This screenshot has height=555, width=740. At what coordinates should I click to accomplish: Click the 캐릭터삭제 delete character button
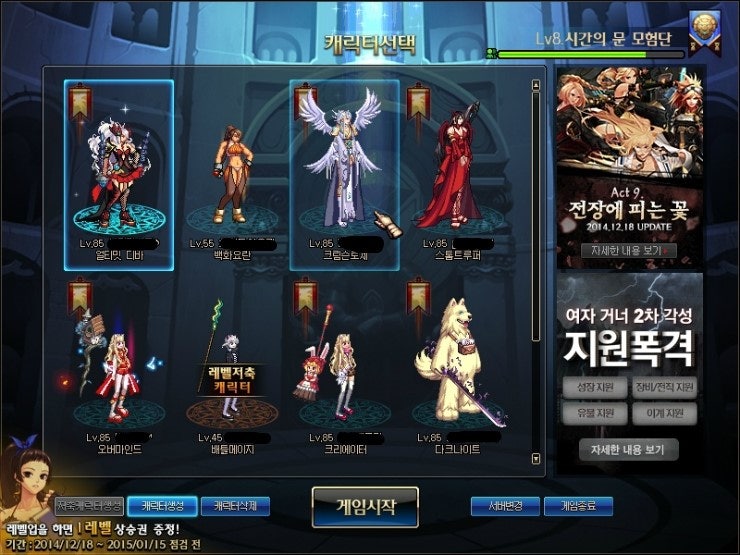[x=235, y=506]
